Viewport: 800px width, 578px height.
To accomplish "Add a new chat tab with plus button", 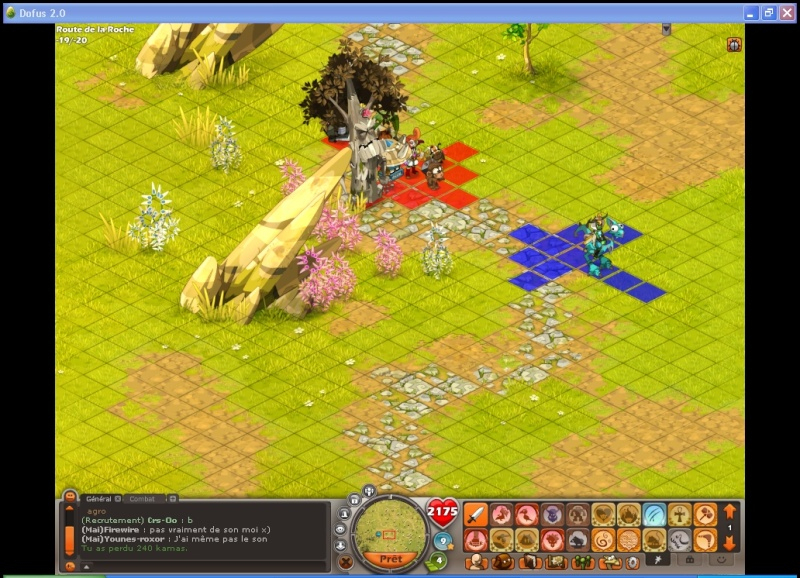I will coord(172,498).
